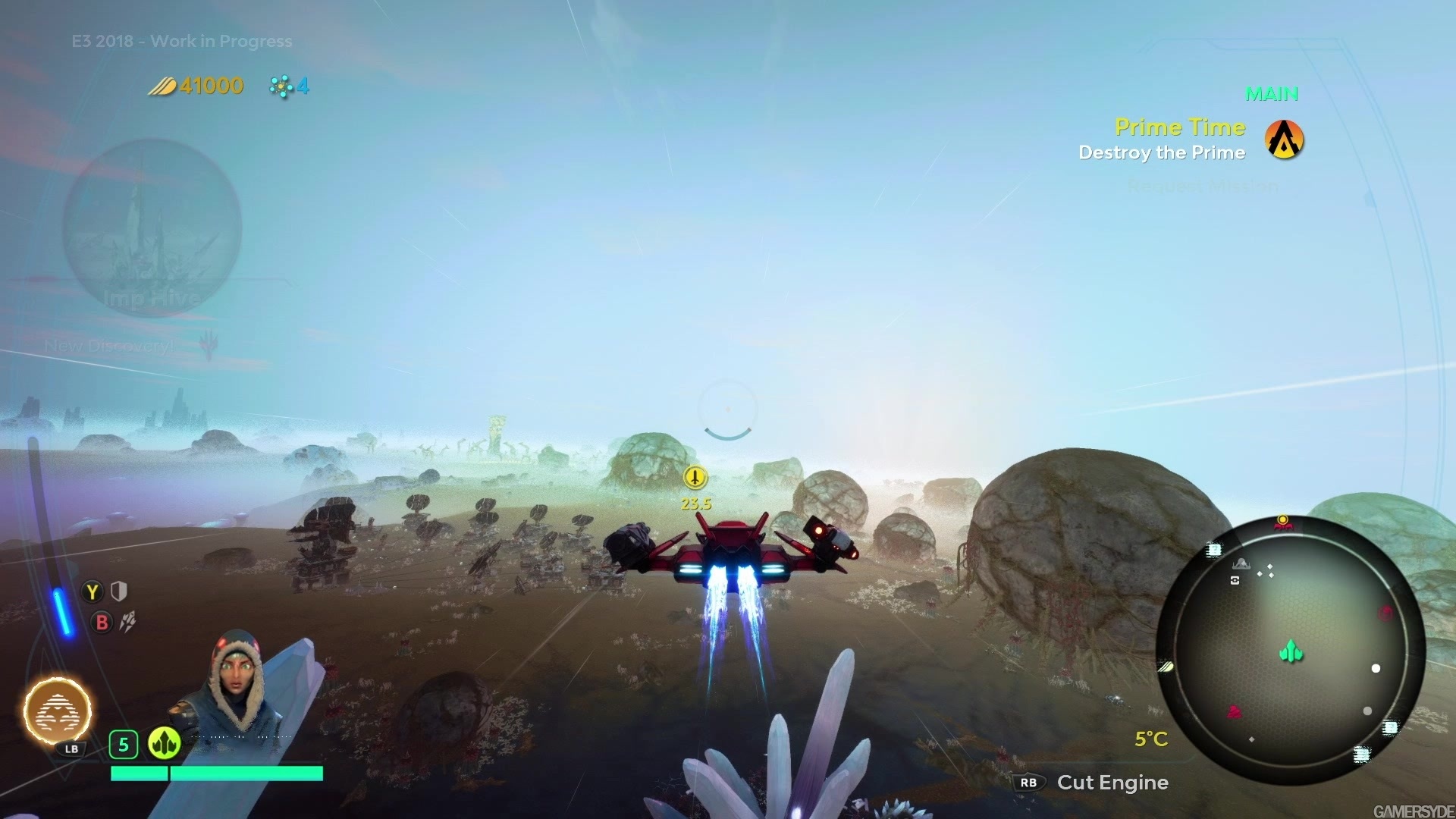Screen dimensions: 1456x819
Task: Select the Prime Time mission tracker
Action: coord(1179,127)
